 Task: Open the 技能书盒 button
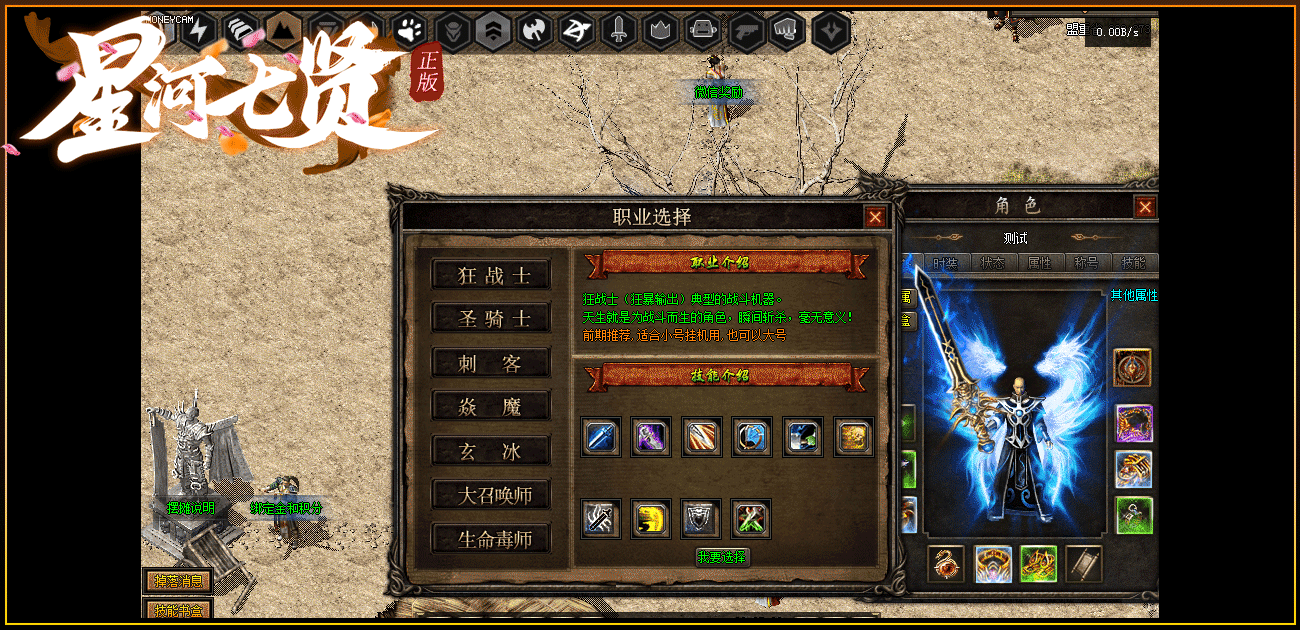[178, 609]
